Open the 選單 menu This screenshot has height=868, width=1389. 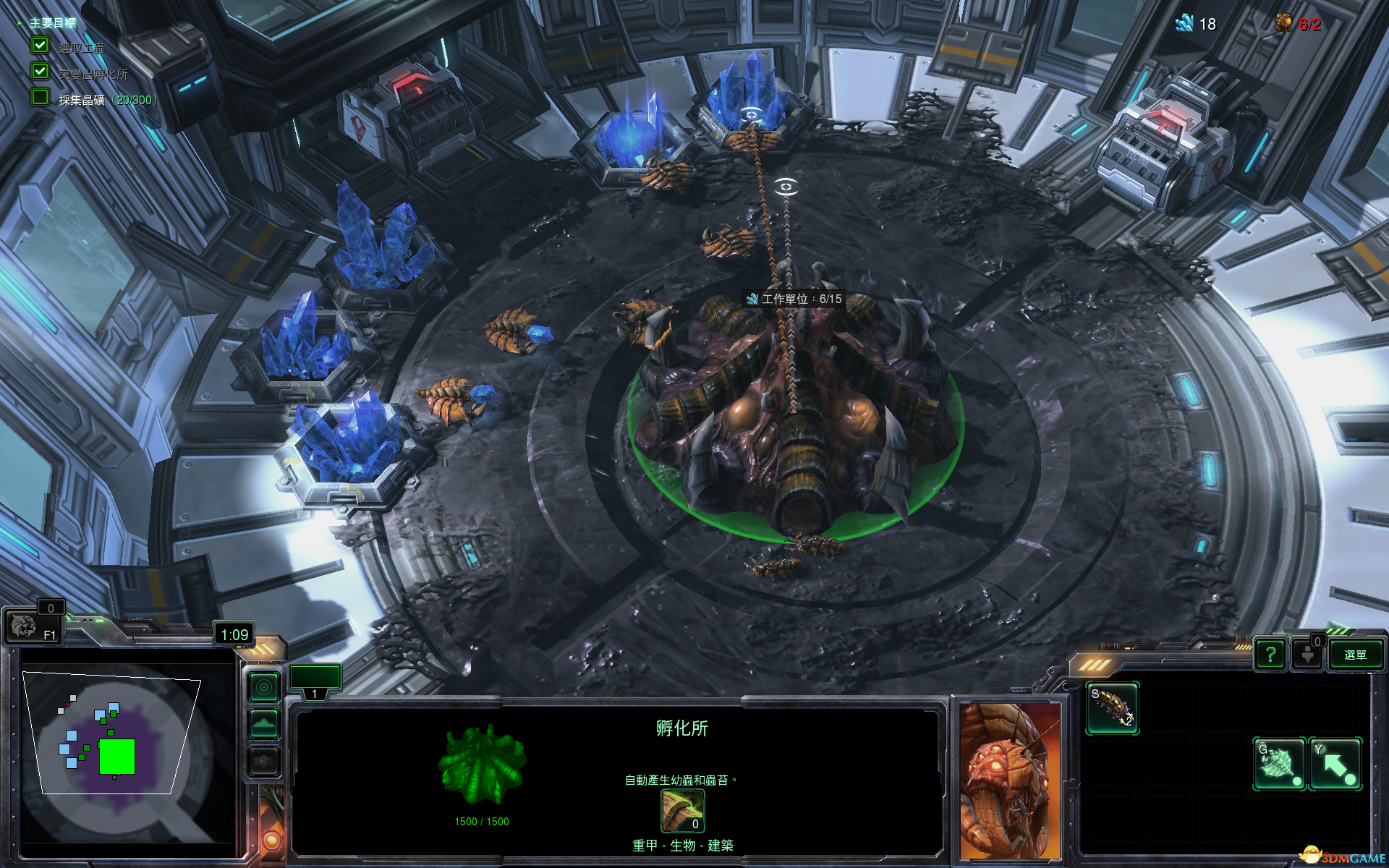1356,655
